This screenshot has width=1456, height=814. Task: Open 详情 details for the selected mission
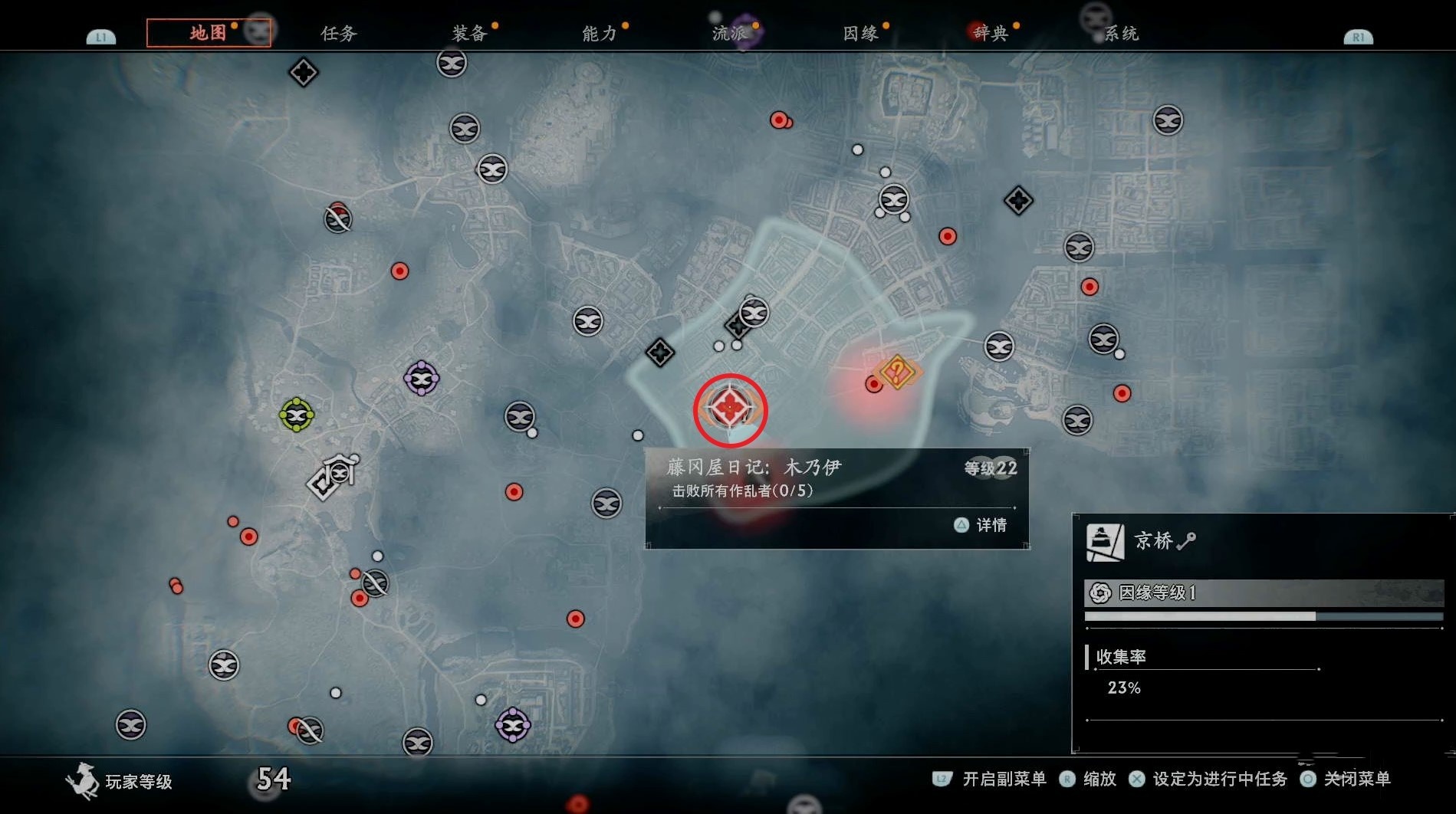click(982, 525)
